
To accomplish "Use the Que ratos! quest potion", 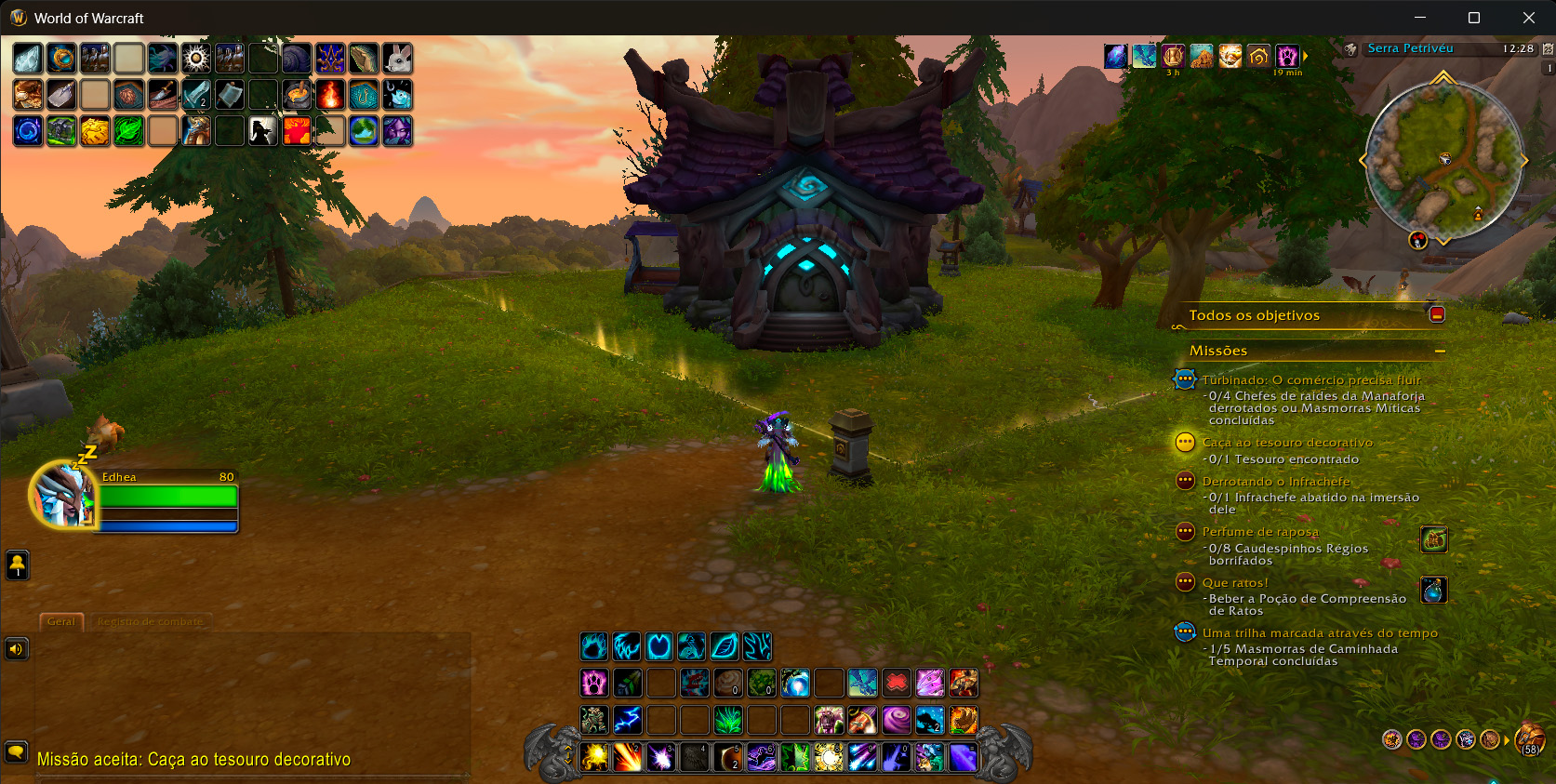I will click(1433, 590).
